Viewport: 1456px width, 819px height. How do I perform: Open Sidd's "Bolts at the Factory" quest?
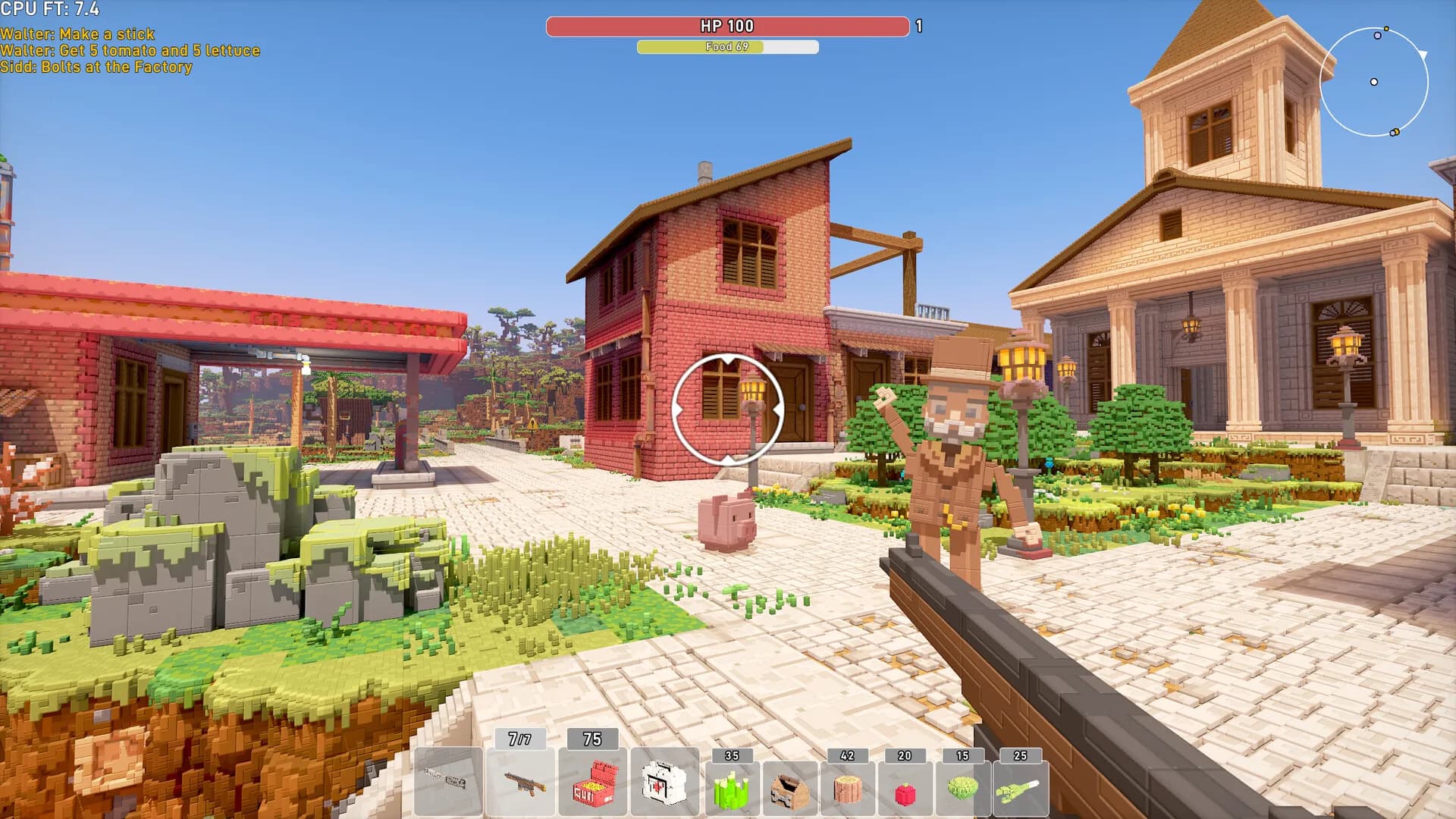[x=96, y=67]
